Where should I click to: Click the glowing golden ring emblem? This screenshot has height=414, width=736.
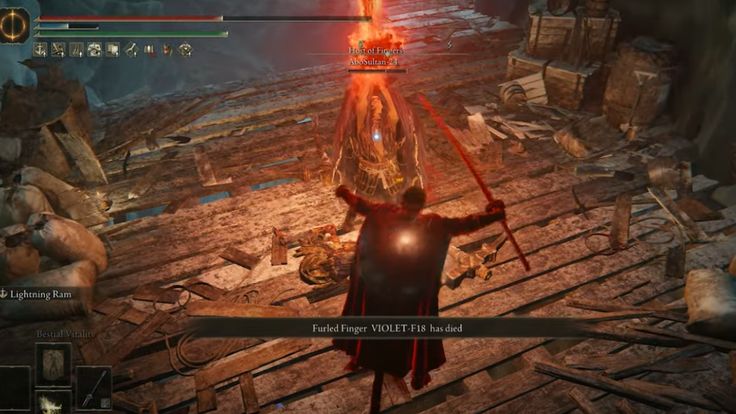[x=15, y=26]
